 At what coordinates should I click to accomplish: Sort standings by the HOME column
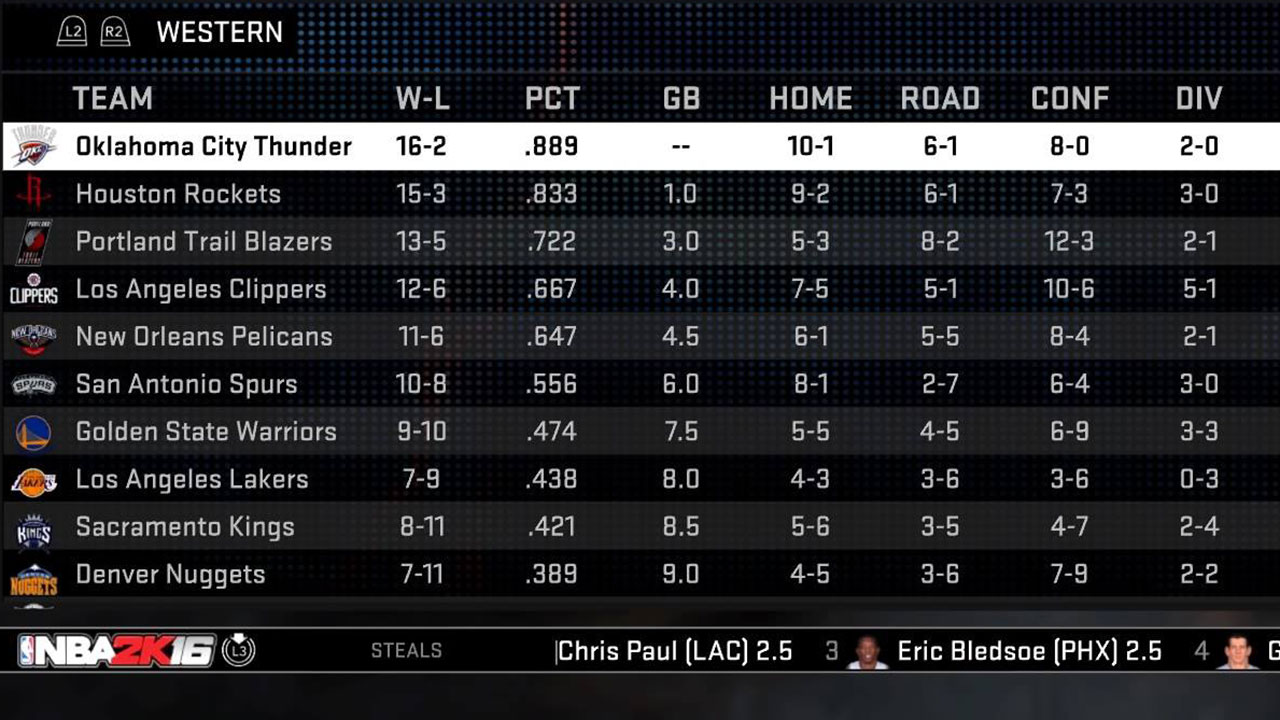810,98
